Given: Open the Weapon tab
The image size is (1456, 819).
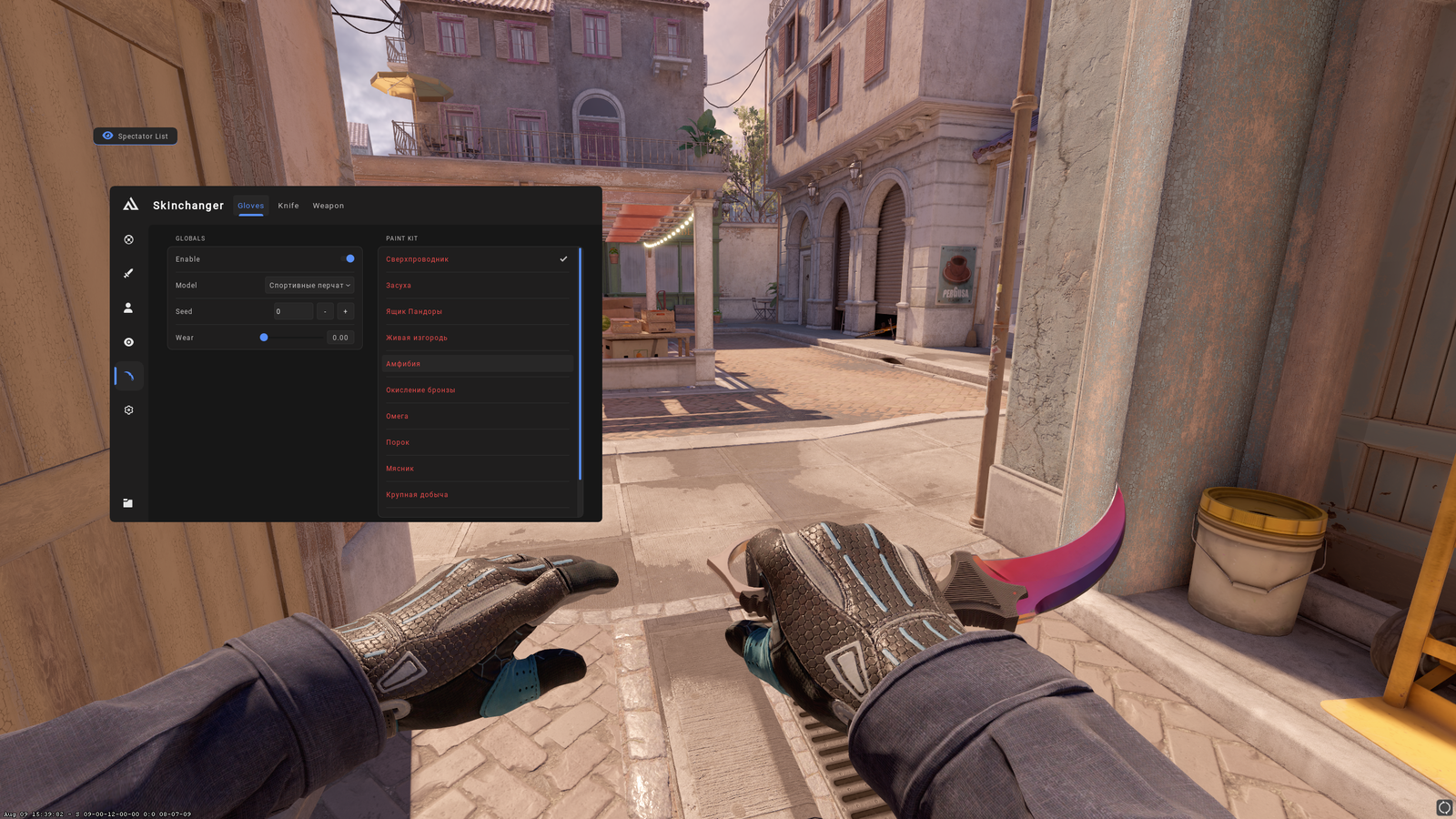Looking at the screenshot, I should point(328,206).
